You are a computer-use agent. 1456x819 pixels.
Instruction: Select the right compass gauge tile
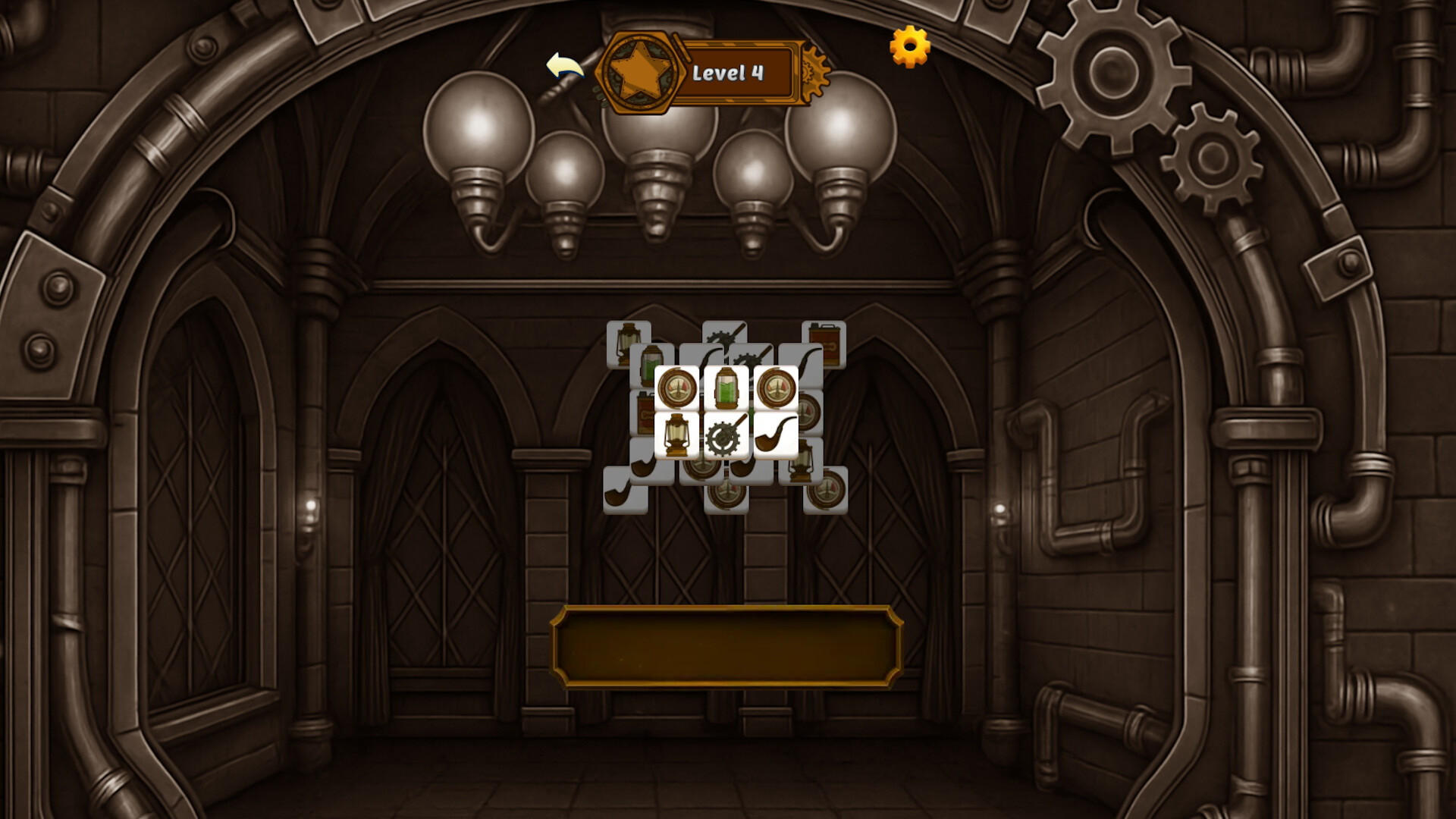(x=777, y=387)
